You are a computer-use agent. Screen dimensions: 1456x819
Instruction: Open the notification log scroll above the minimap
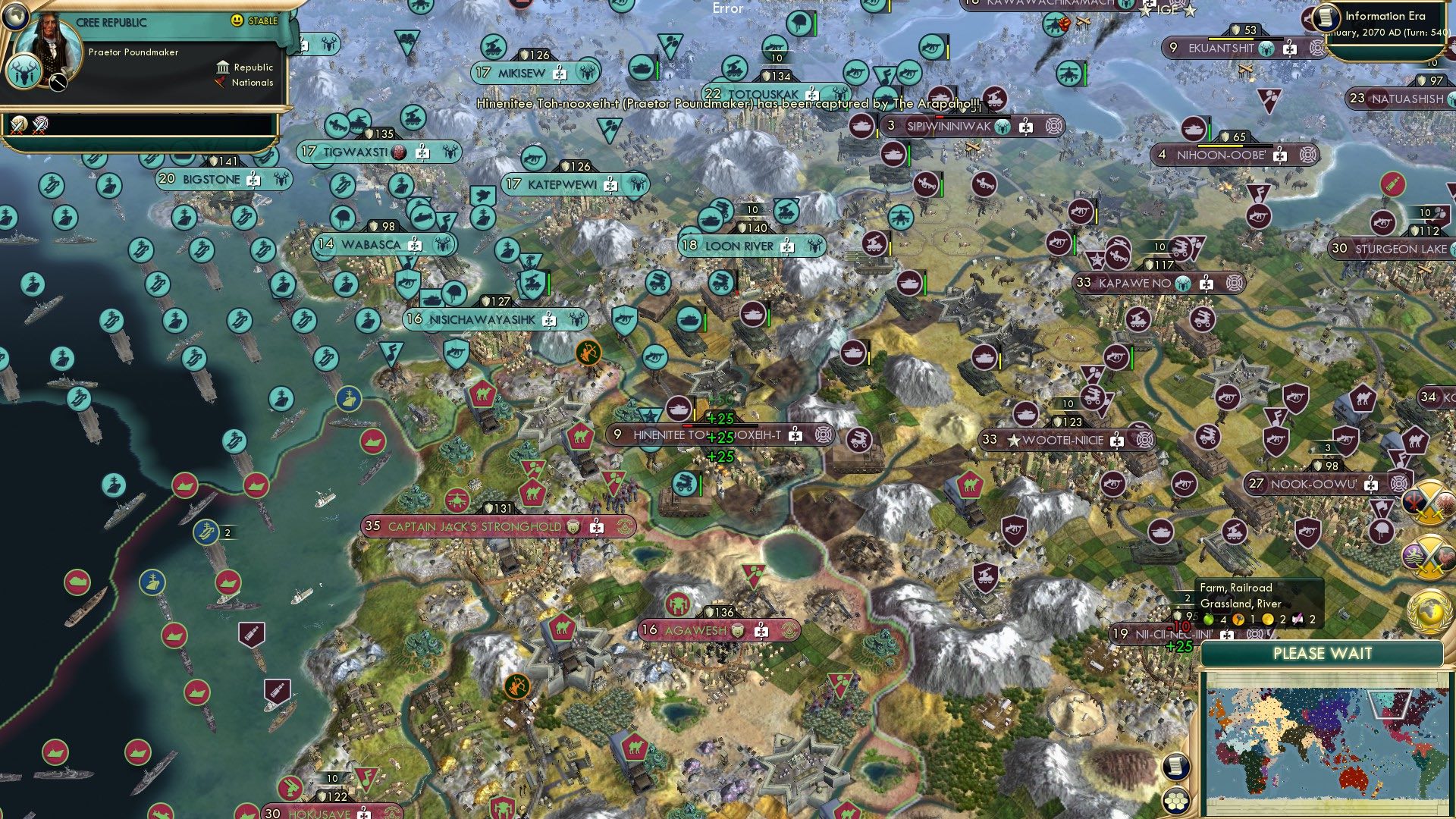pyautogui.click(x=1175, y=767)
